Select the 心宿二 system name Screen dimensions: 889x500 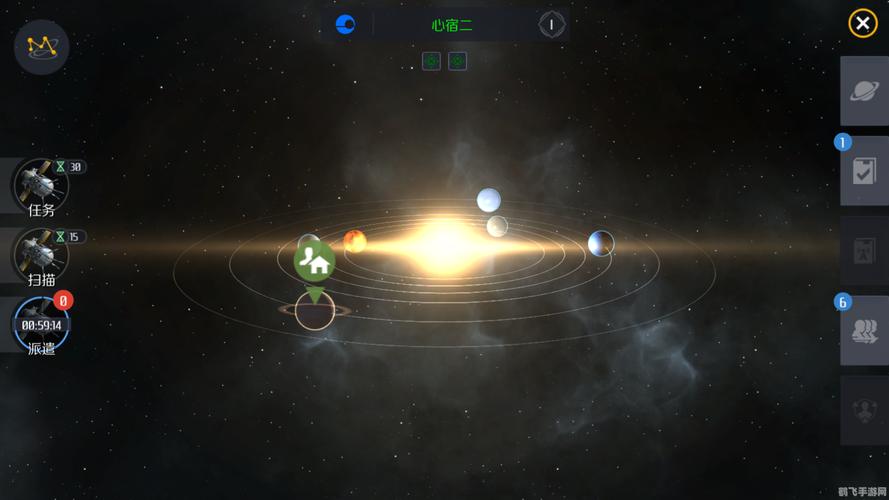pos(452,25)
